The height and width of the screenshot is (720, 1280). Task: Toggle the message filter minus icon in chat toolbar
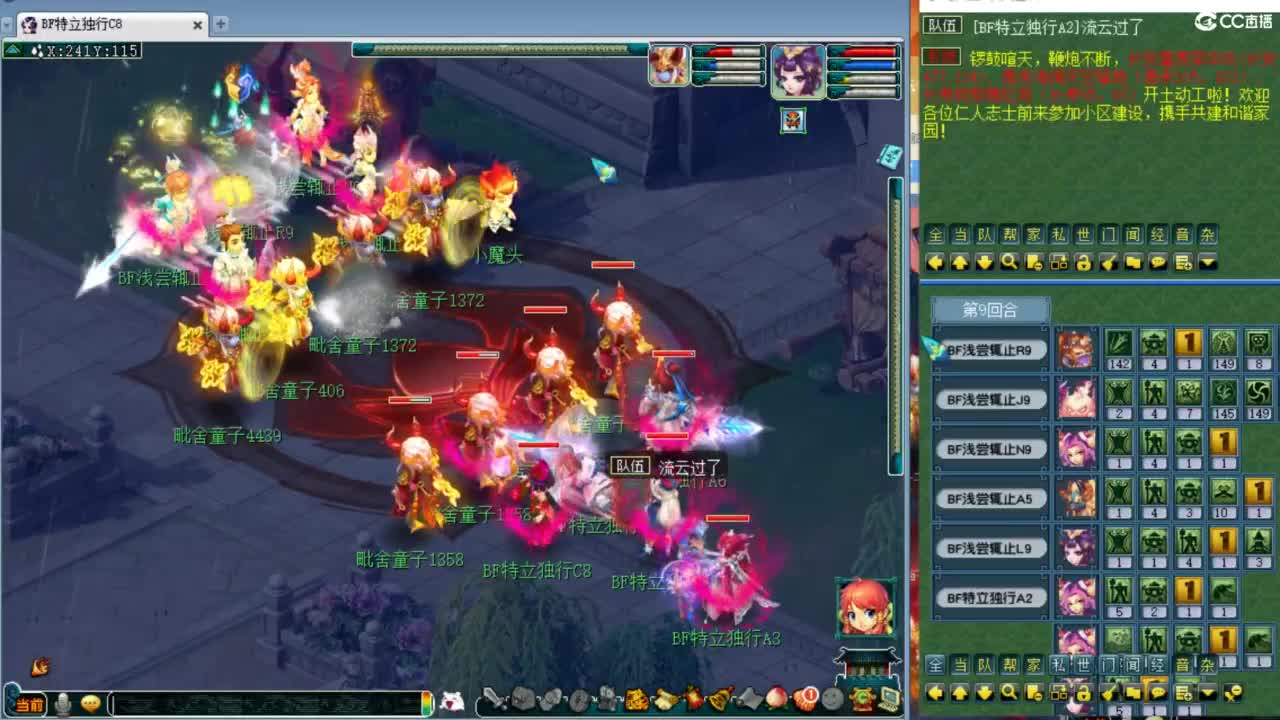[1036, 262]
